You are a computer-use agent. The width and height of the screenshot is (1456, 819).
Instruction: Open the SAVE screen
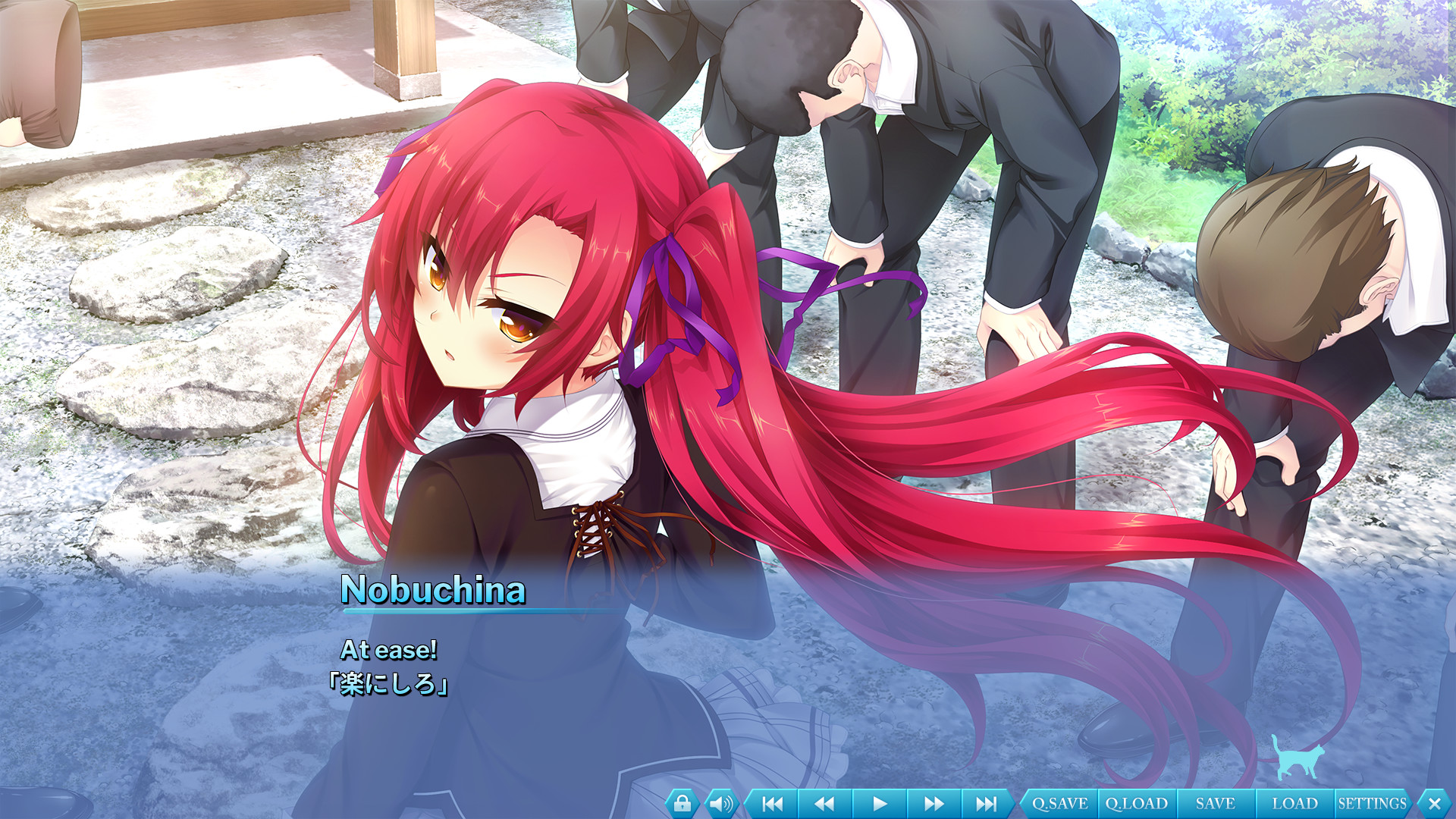pos(1214,802)
